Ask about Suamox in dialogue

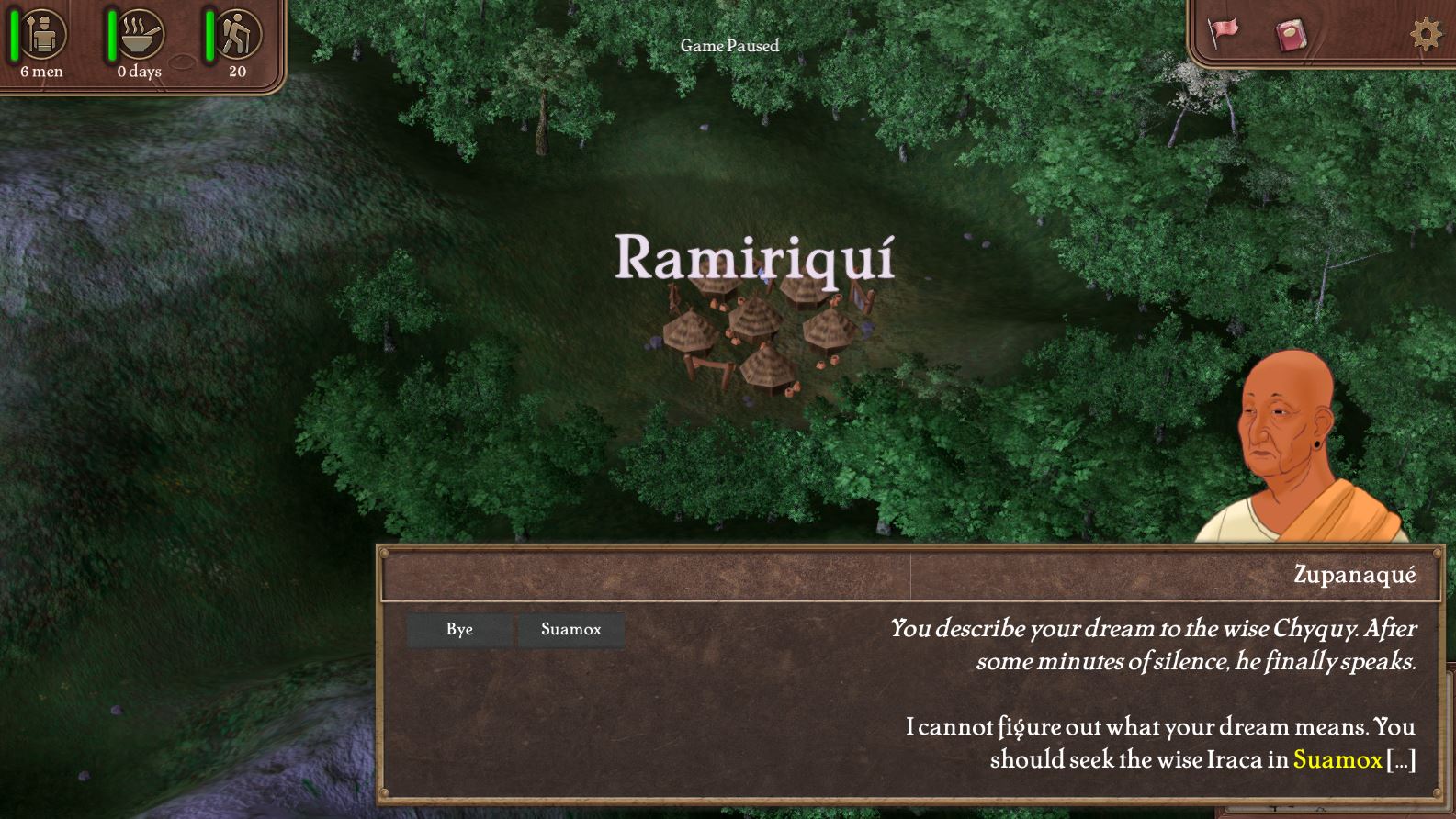570,630
